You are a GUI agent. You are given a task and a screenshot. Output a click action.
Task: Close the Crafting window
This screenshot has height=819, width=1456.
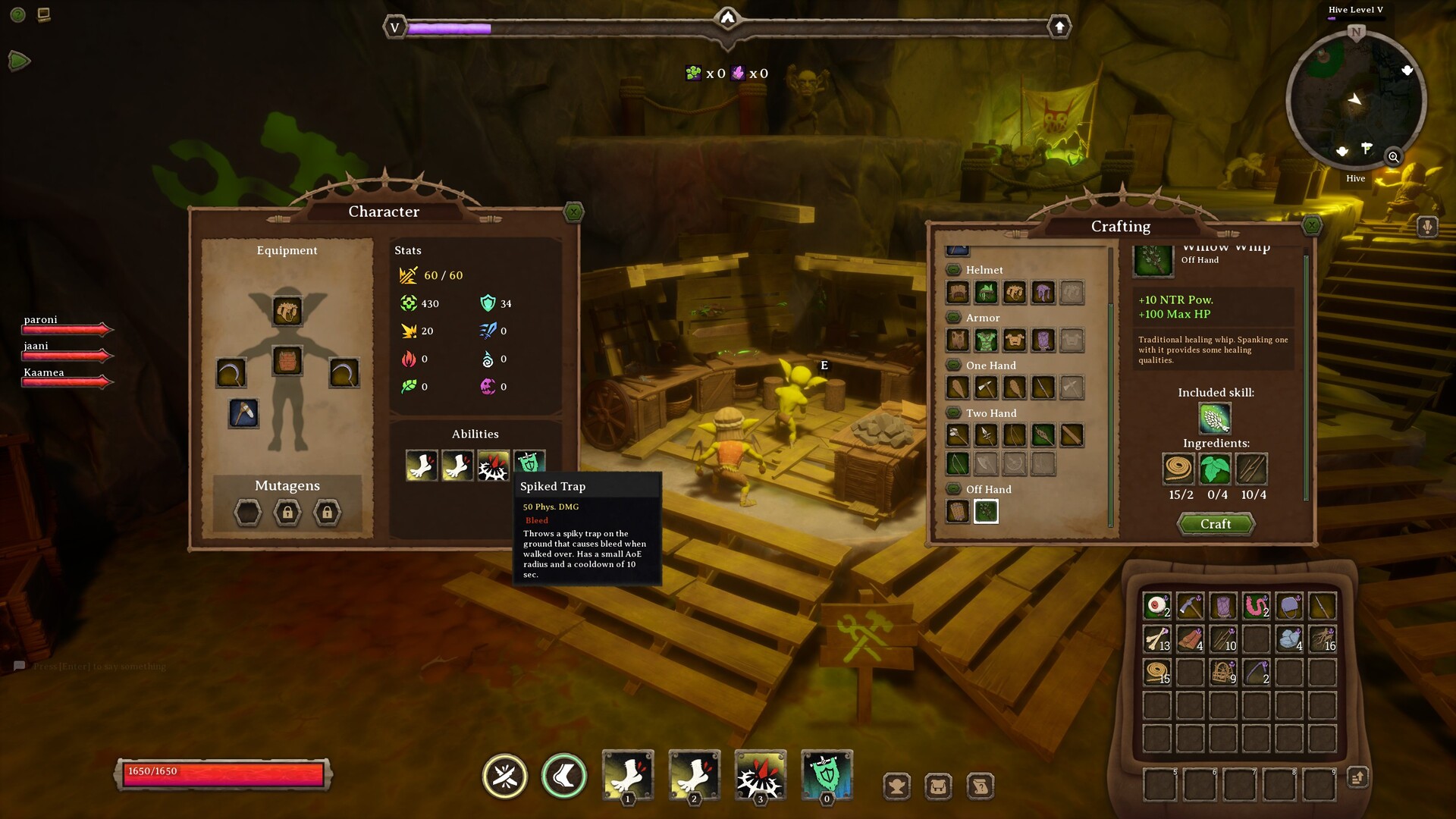(1311, 225)
